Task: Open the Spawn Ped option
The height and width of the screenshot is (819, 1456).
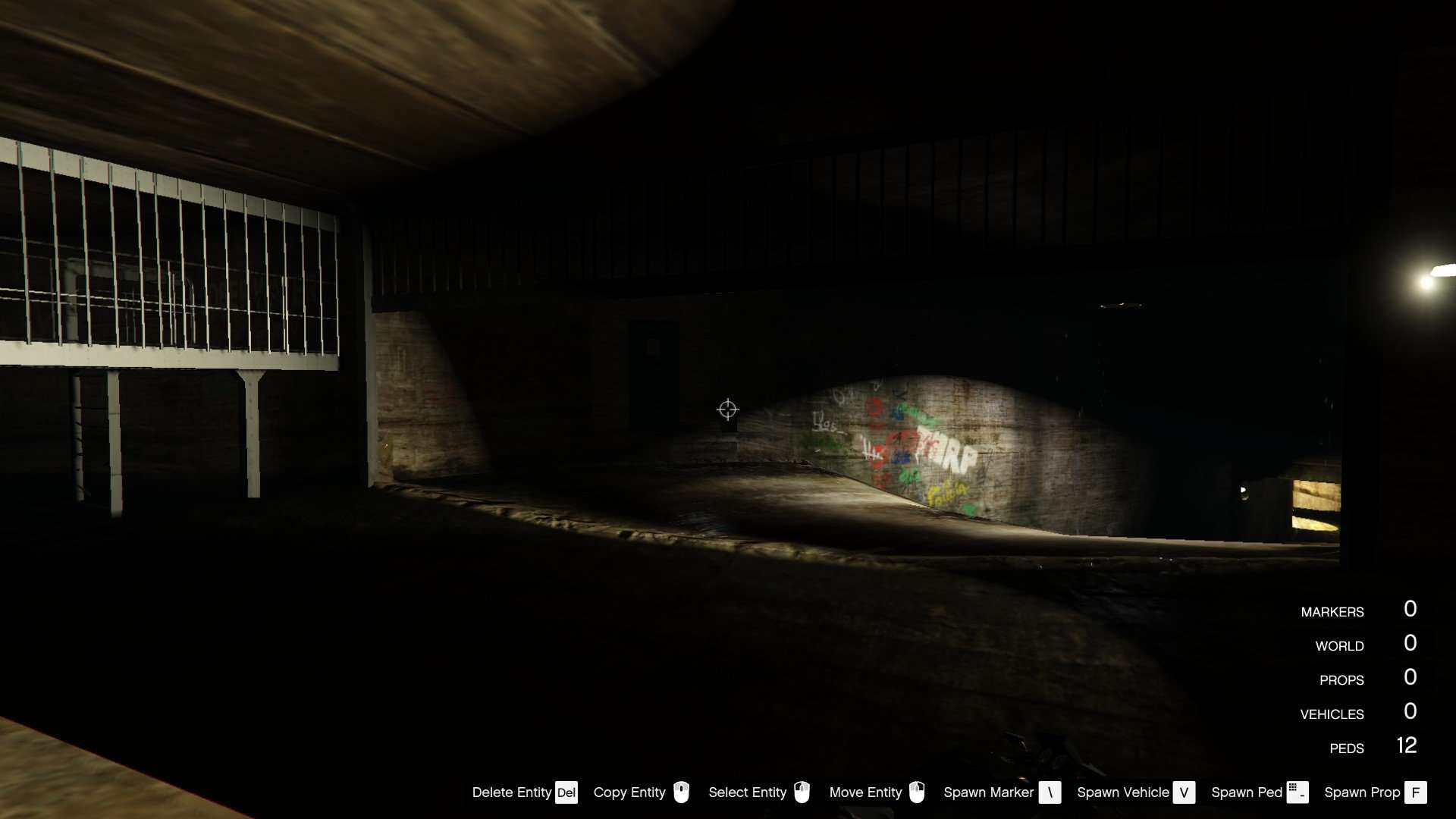Action: point(1247,792)
